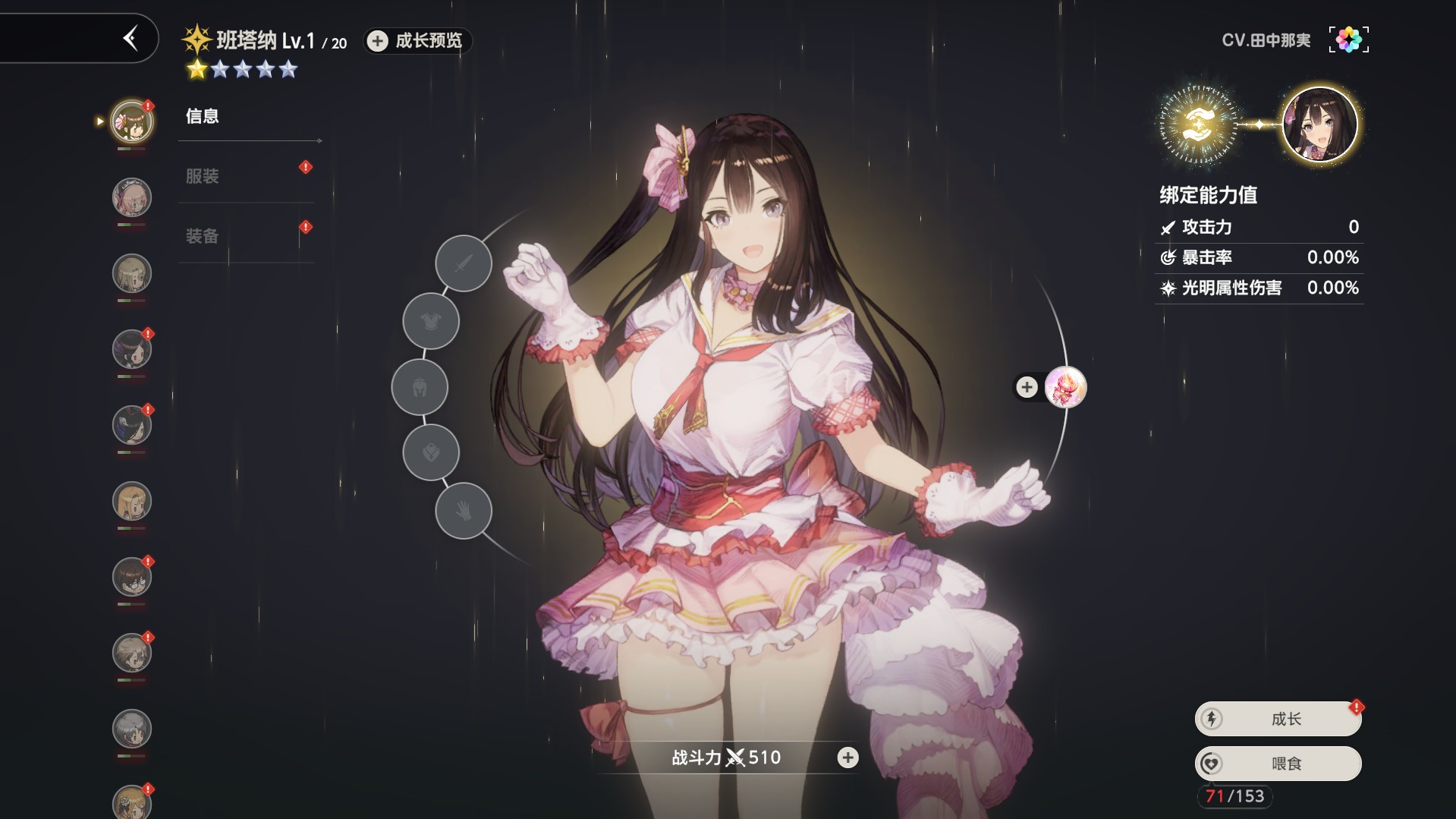Viewport: 1456px width, 819px height.
Task: Open the illustration flower icon top right
Action: coord(1349,39)
